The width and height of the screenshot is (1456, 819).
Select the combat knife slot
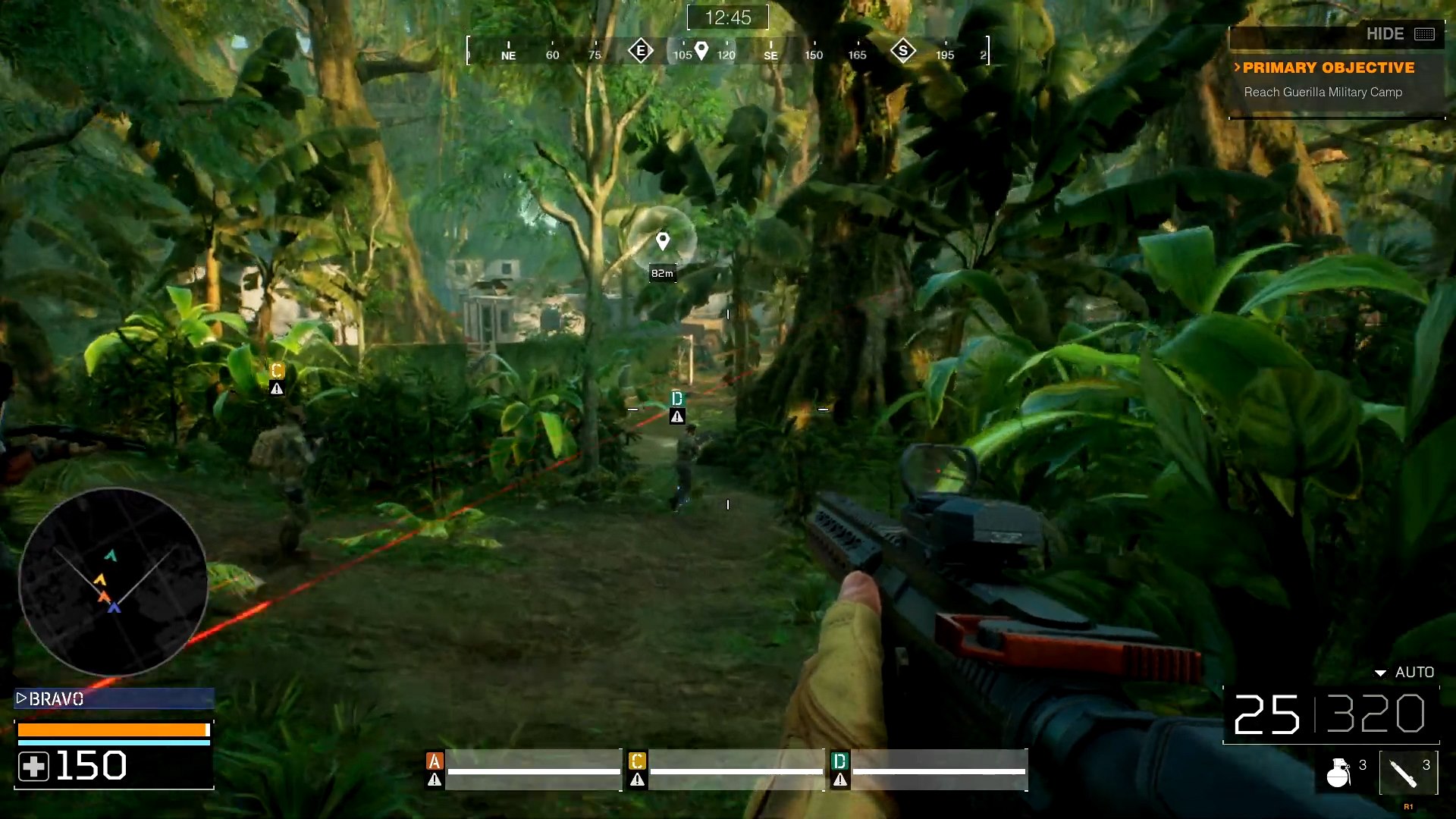(1407, 773)
